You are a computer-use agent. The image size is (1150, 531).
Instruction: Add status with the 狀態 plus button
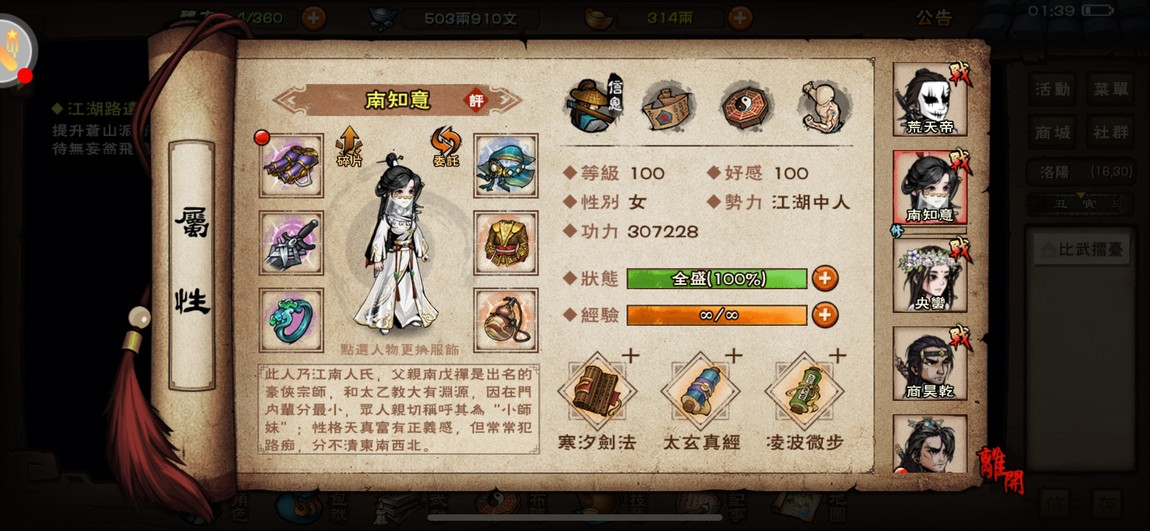[x=825, y=278]
